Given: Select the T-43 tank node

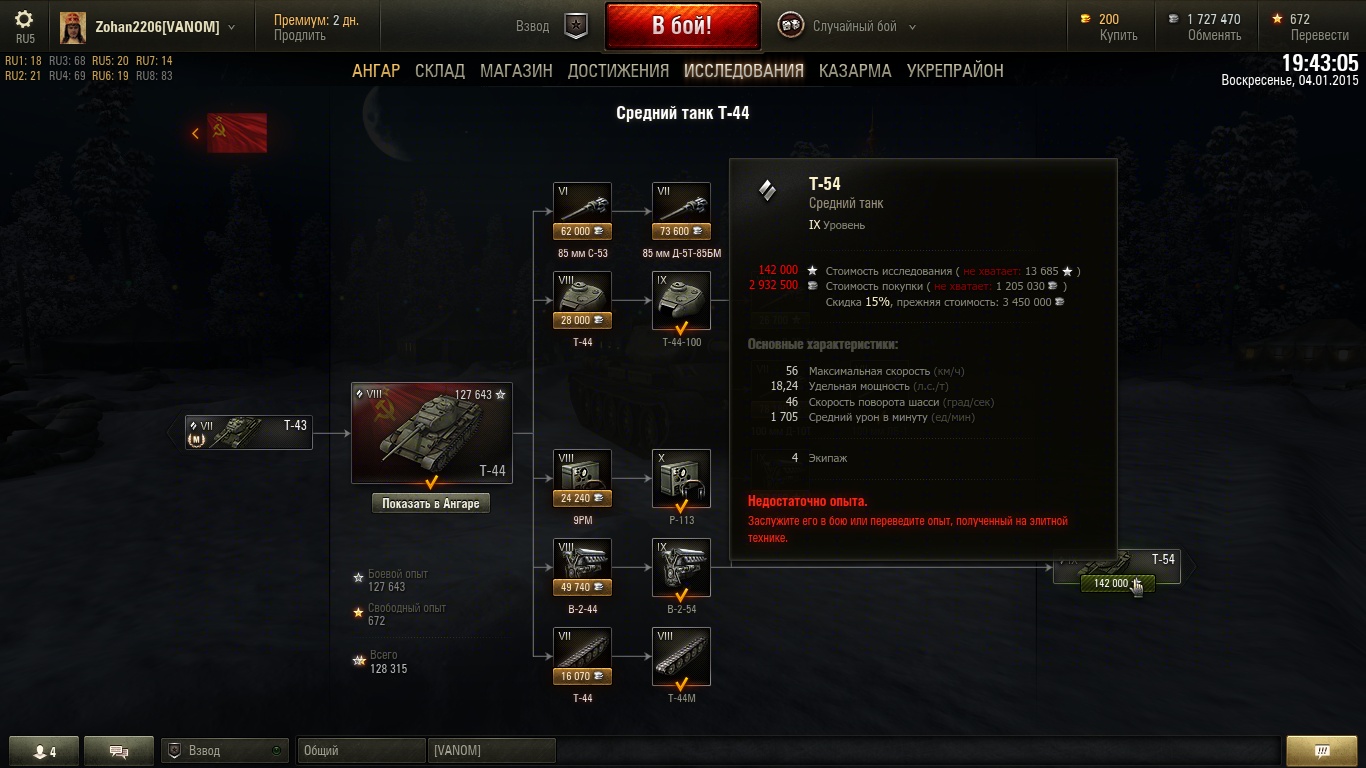Looking at the screenshot, I should point(249,432).
